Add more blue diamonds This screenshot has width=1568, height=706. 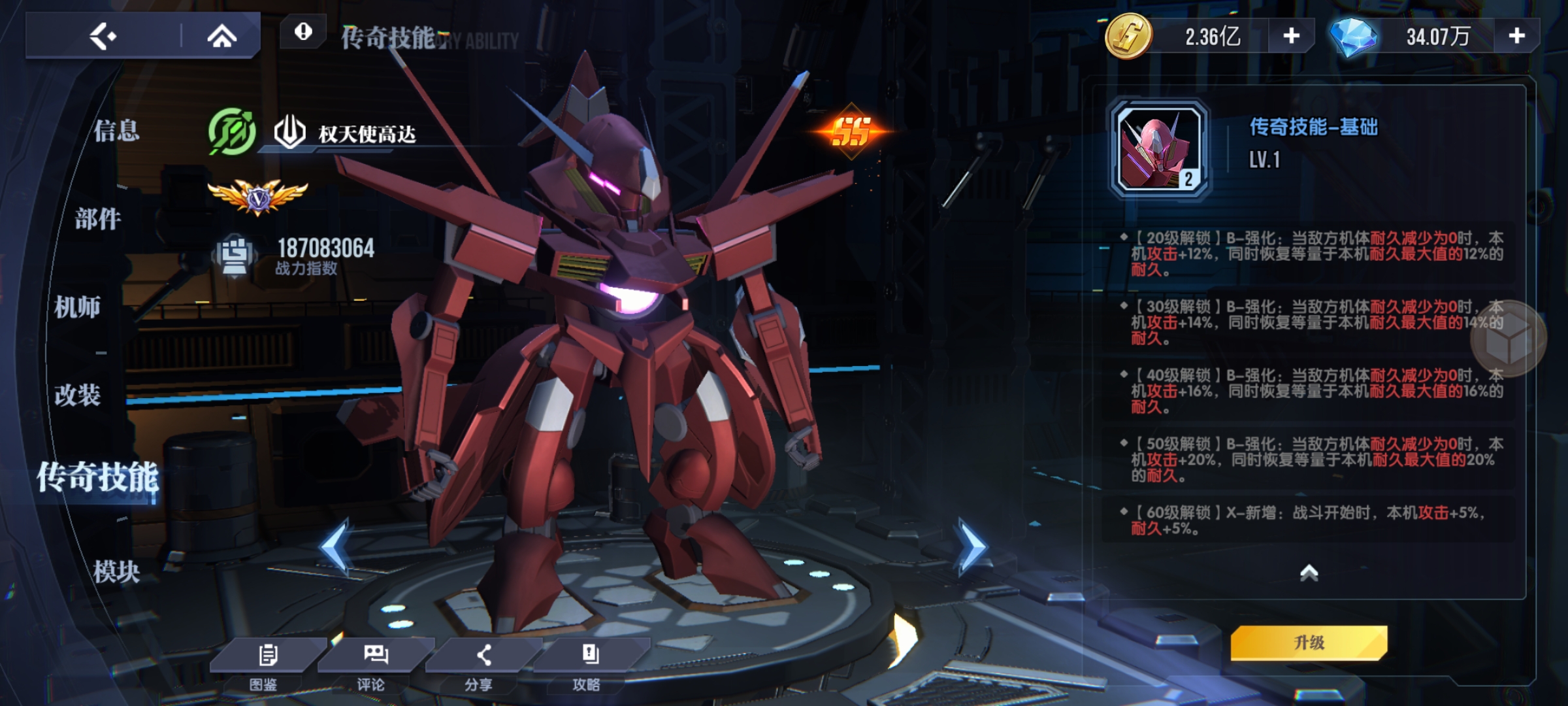point(1516,36)
